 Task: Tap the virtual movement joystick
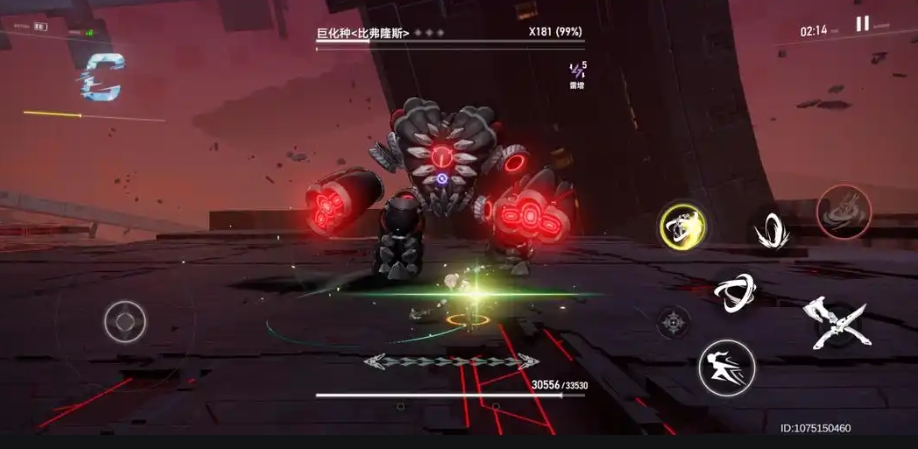125,322
